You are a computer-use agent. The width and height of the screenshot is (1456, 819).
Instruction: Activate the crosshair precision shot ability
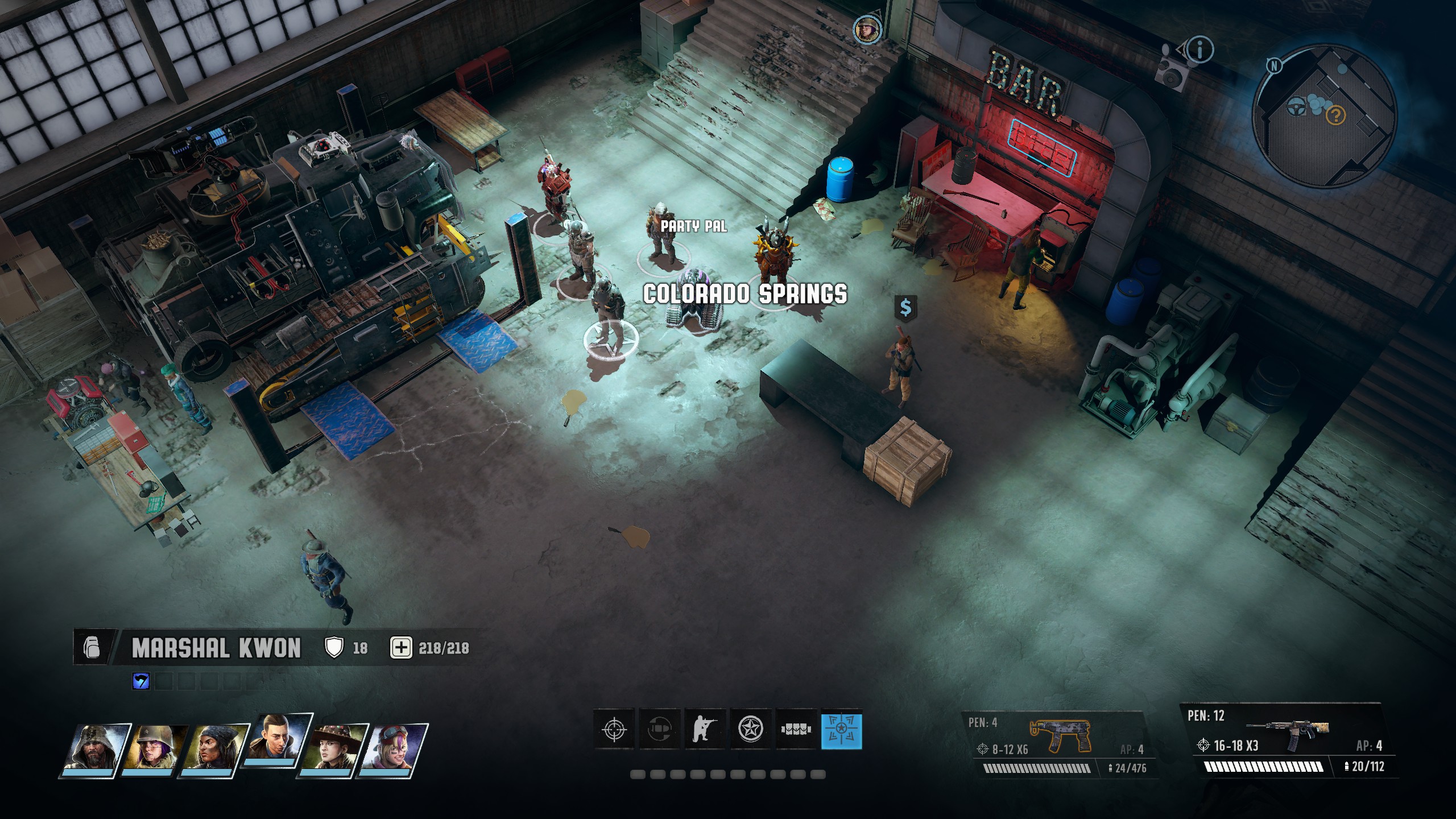(614, 729)
